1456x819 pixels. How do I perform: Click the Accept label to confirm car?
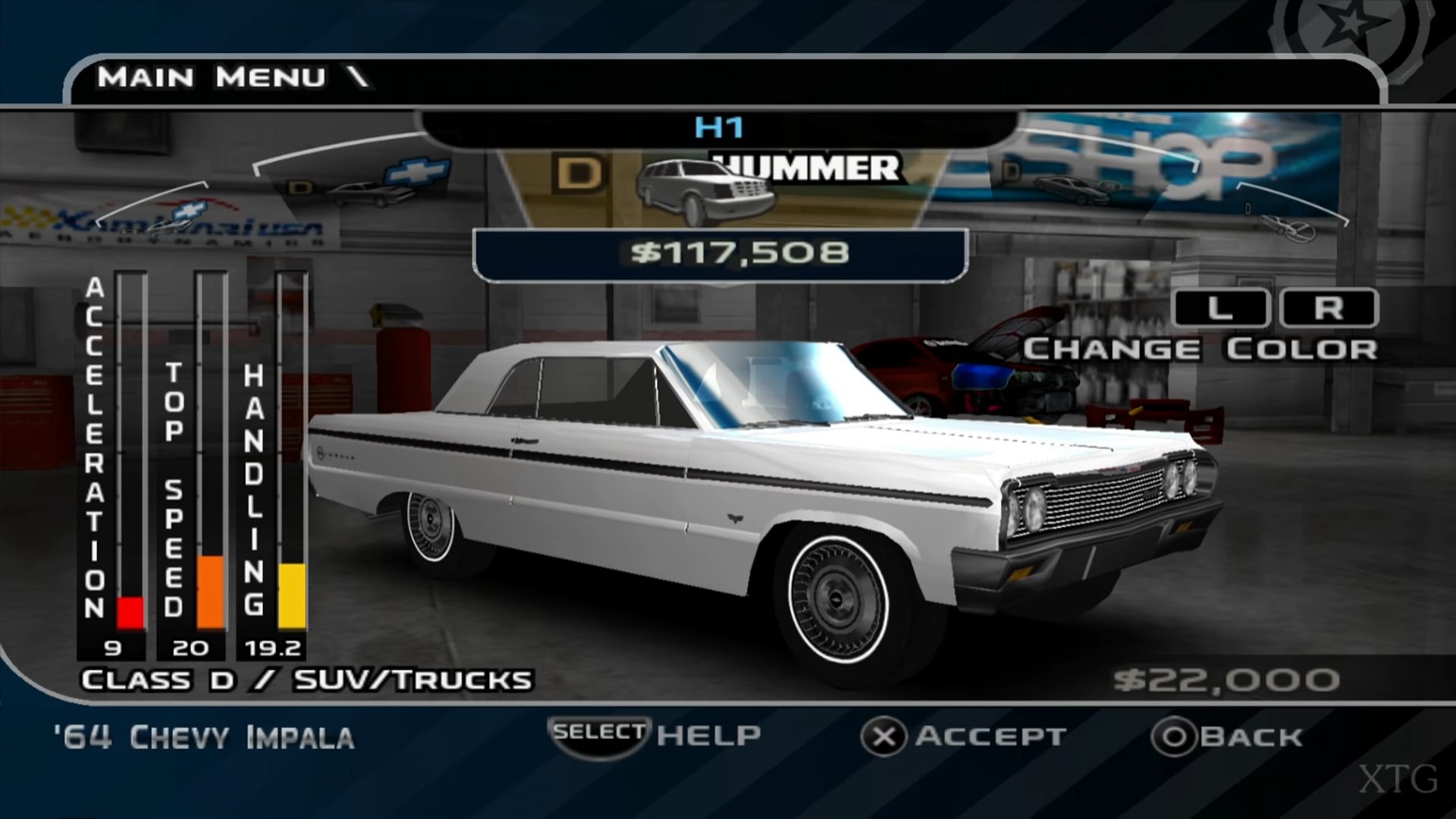click(990, 736)
